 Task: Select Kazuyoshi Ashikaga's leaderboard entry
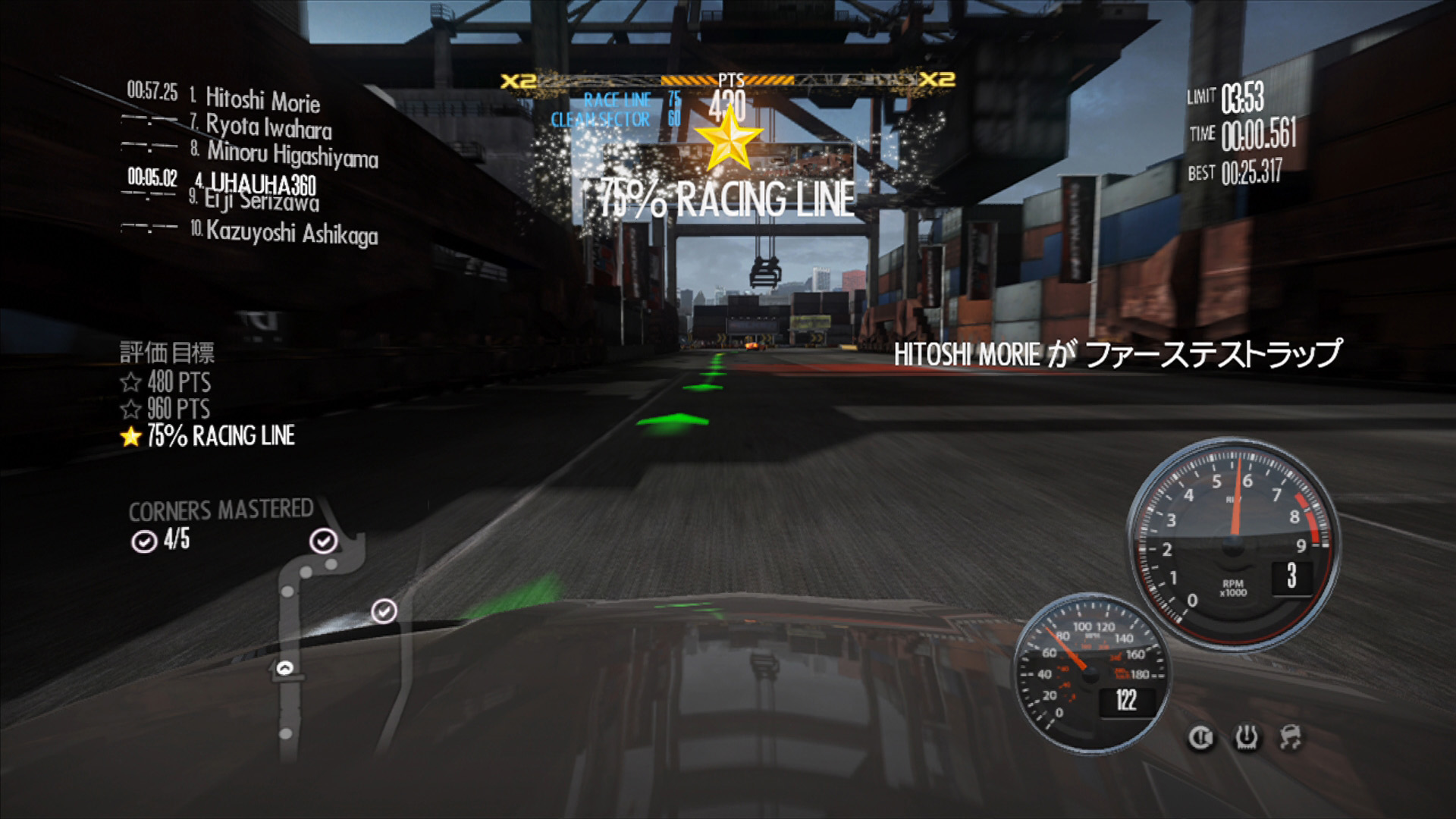click(291, 232)
